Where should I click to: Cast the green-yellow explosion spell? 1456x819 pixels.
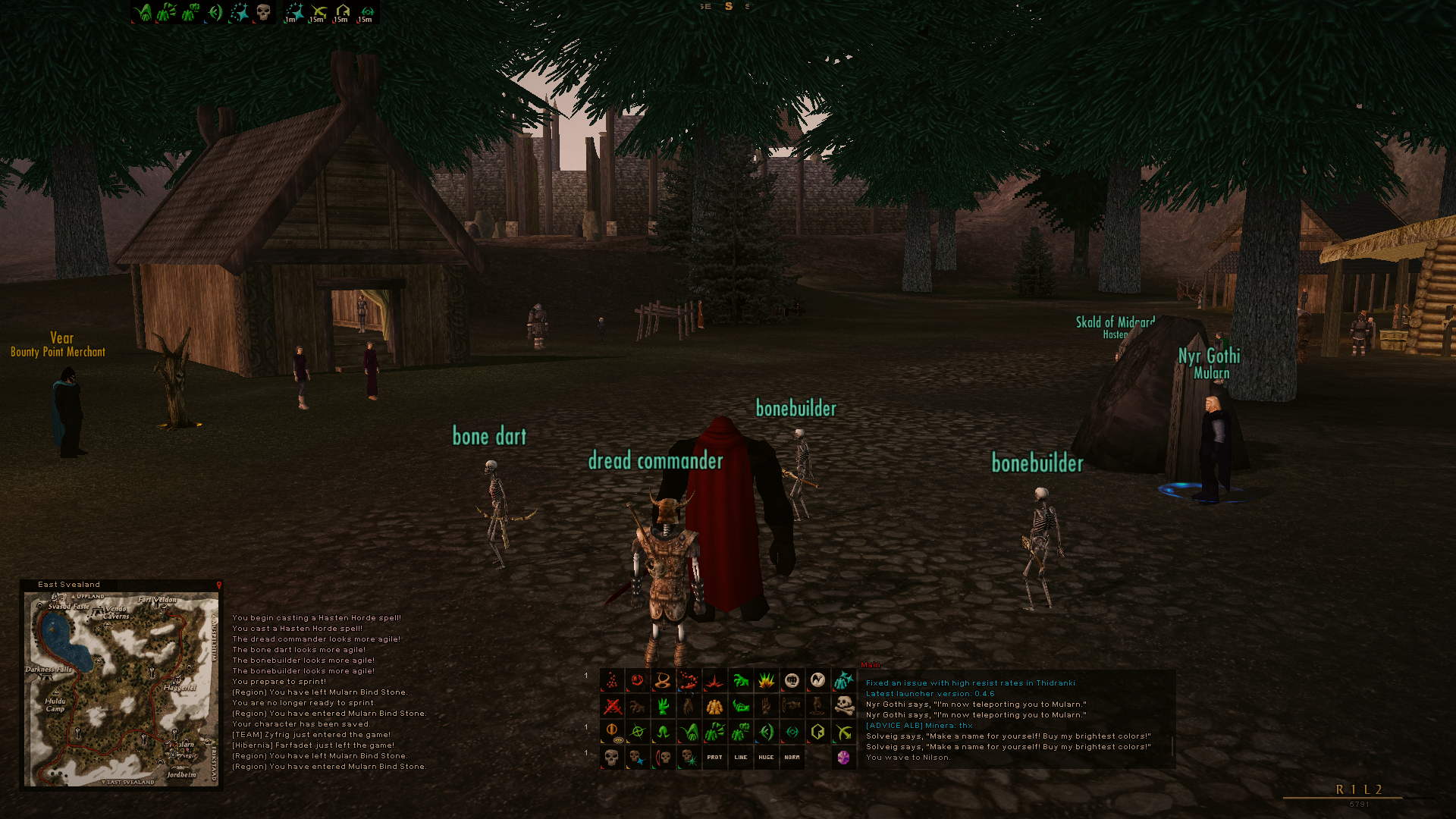point(766,680)
